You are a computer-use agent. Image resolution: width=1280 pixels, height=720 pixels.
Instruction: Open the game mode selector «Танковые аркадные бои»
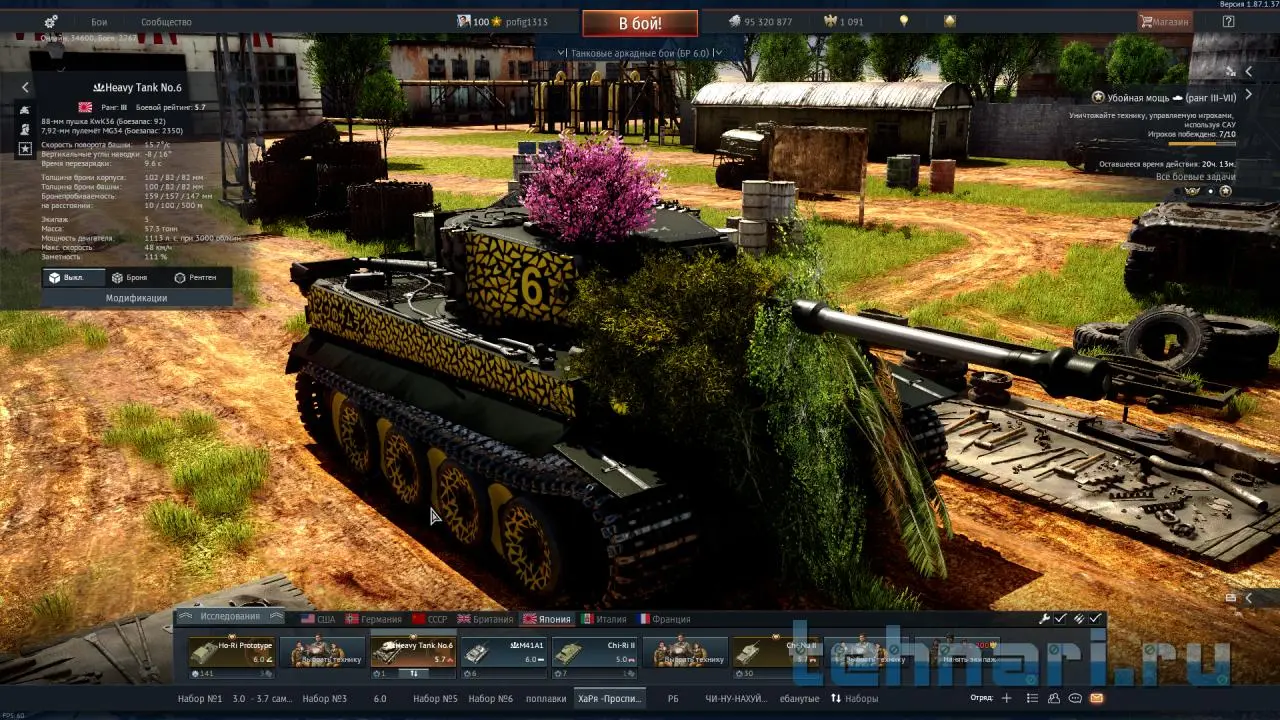(640, 52)
